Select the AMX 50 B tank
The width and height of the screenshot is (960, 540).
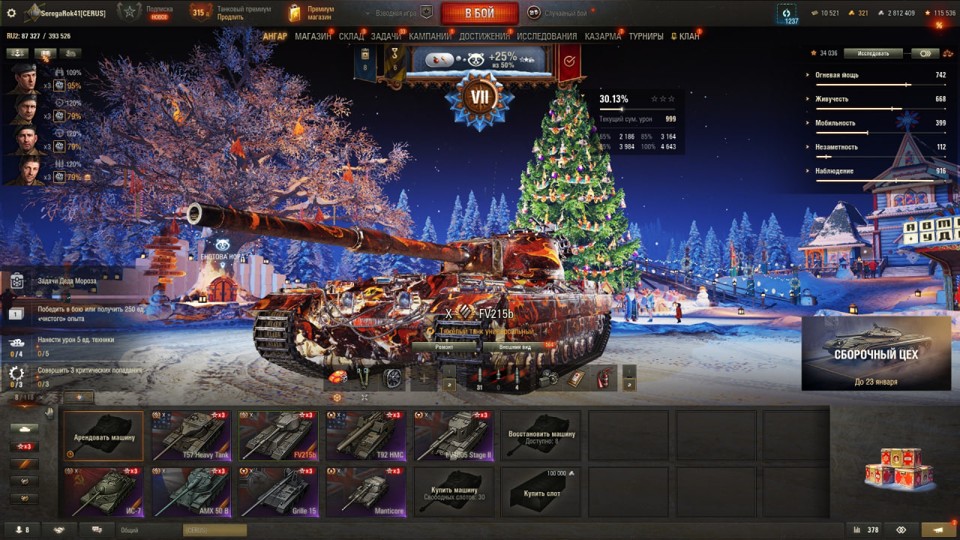click(190, 492)
